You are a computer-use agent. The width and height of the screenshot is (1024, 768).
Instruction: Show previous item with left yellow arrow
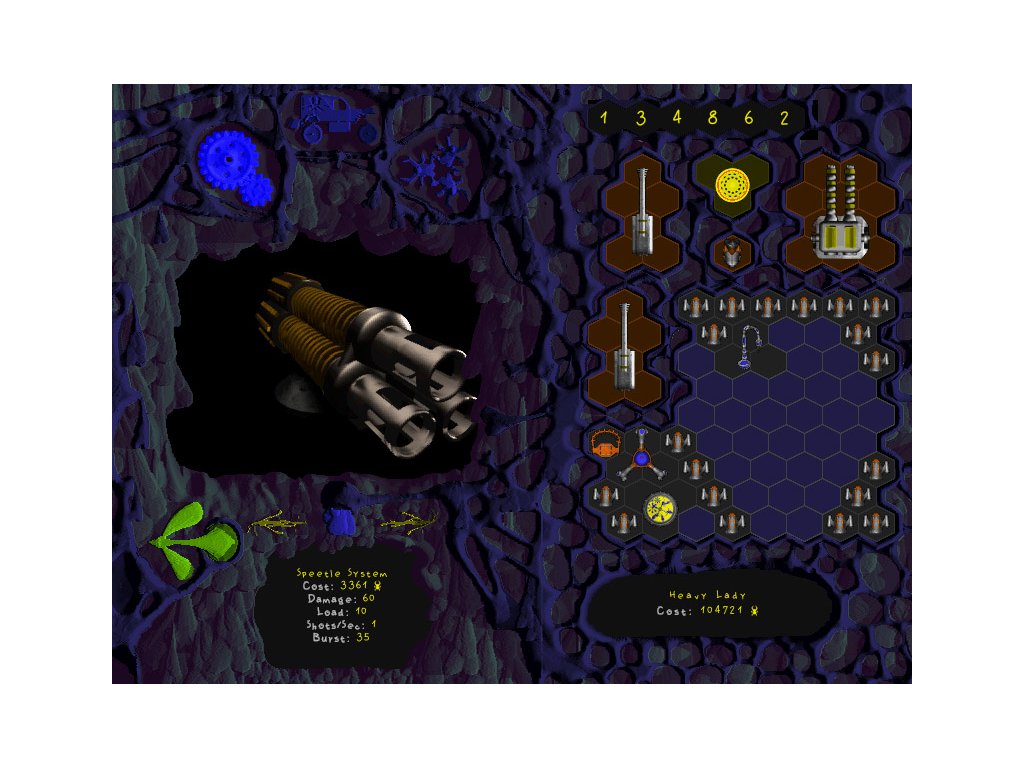click(x=277, y=521)
